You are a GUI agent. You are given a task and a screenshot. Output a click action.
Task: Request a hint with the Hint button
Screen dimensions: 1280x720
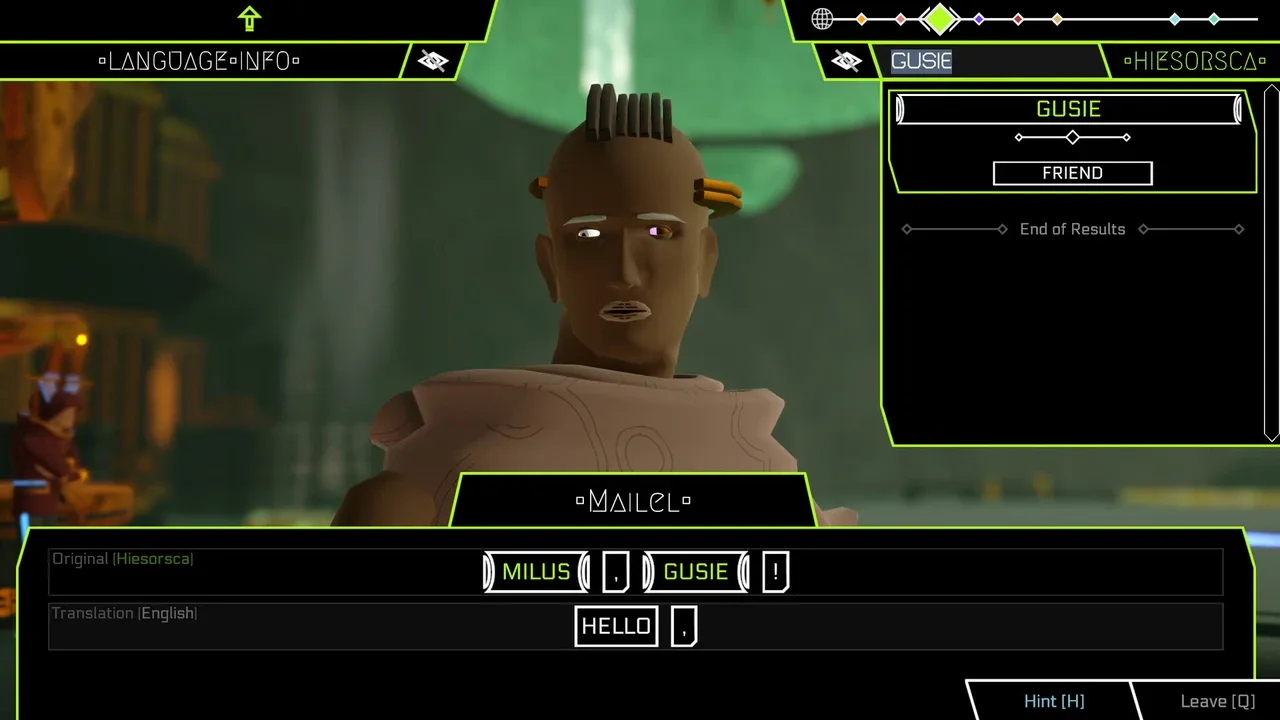point(1053,701)
